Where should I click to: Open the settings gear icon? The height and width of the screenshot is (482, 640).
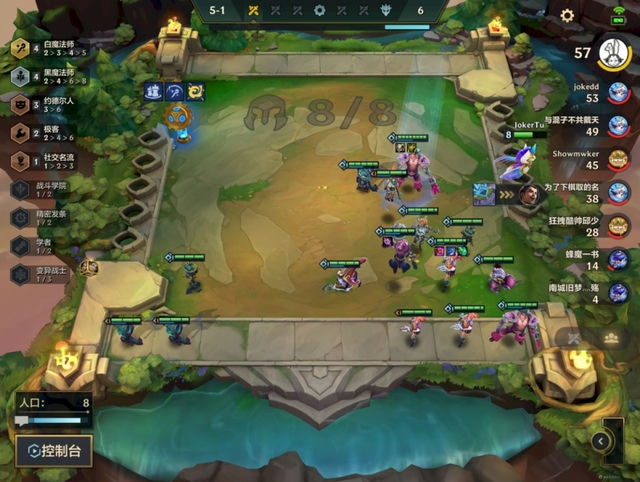[x=567, y=16]
